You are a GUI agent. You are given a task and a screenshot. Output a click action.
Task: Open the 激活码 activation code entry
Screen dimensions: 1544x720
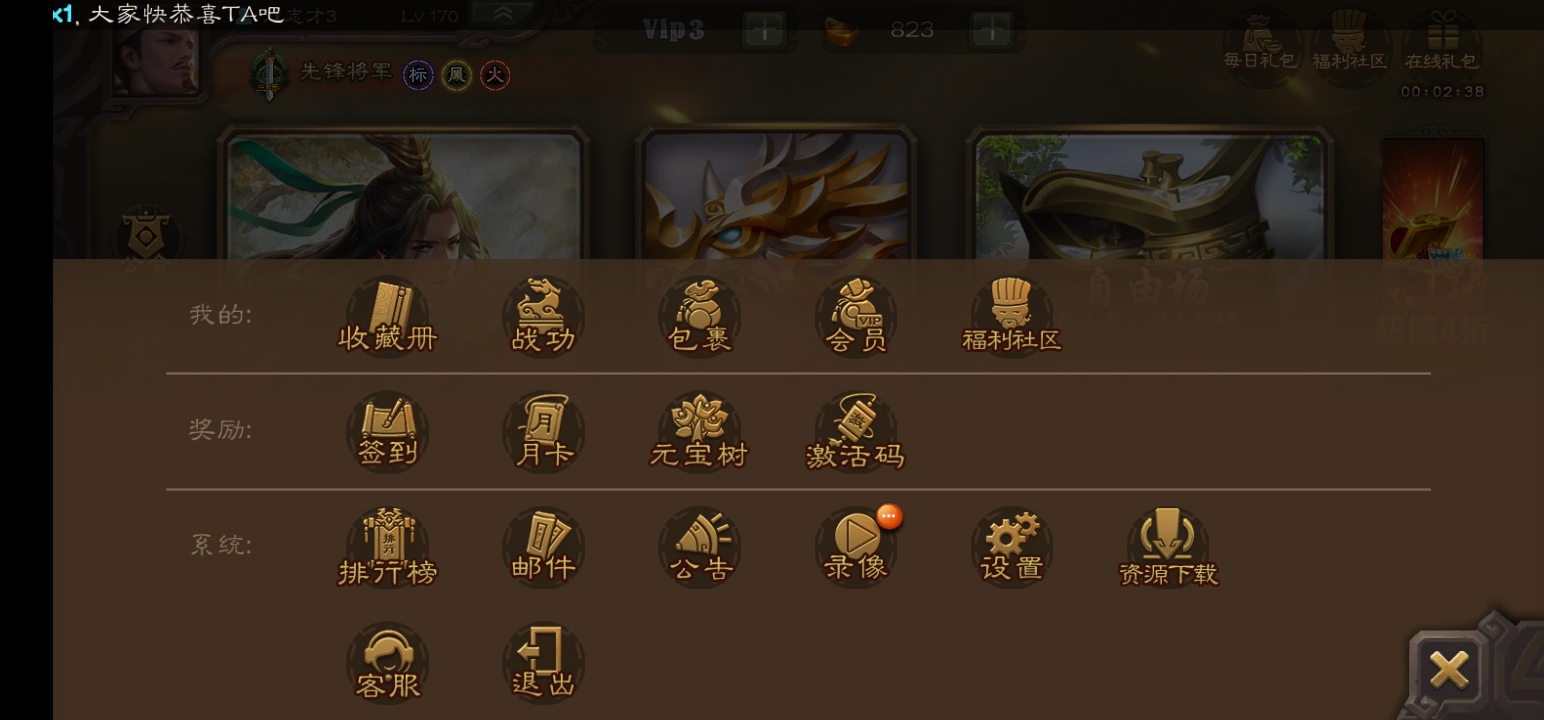coord(855,432)
